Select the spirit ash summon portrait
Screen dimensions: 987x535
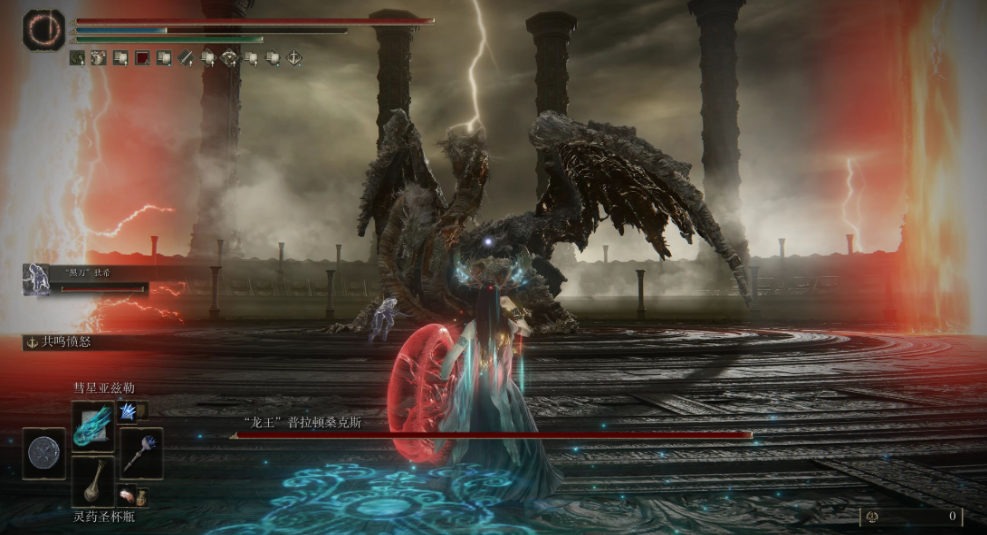tap(37, 280)
